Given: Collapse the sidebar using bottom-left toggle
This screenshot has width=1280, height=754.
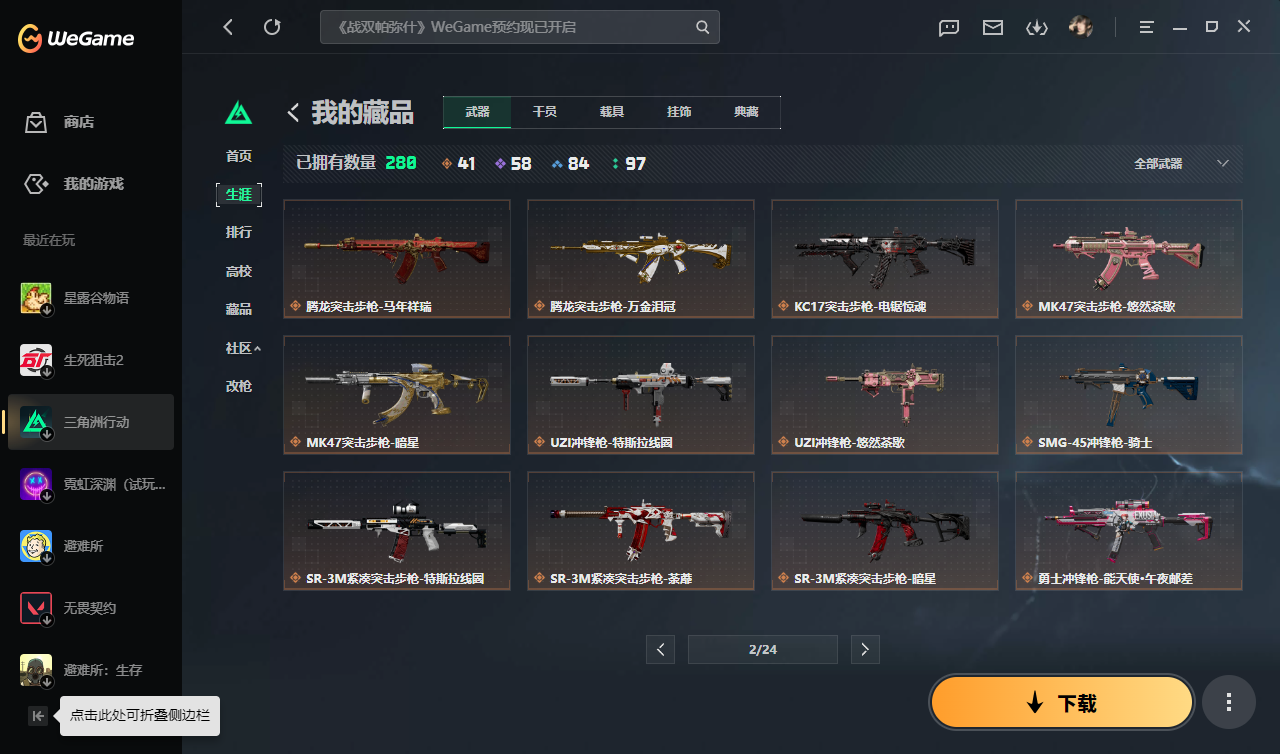Looking at the screenshot, I should coord(37,716).
